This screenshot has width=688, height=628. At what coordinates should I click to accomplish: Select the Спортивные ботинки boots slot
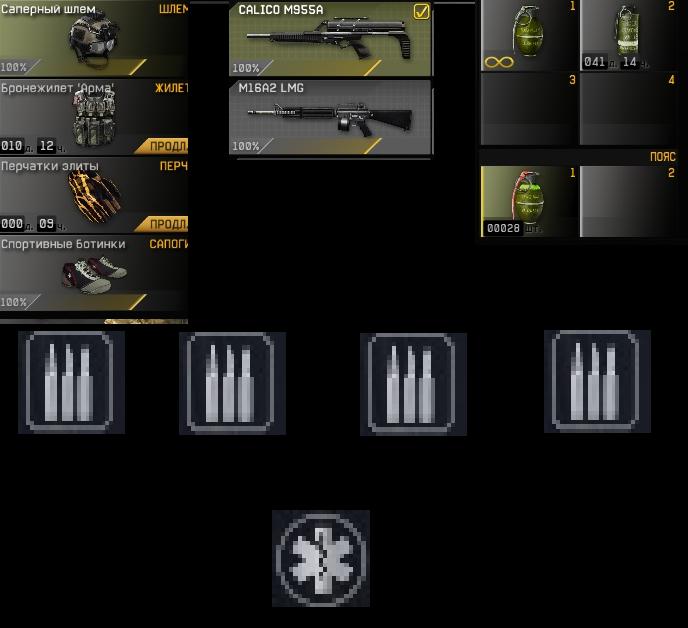point(93,273)
